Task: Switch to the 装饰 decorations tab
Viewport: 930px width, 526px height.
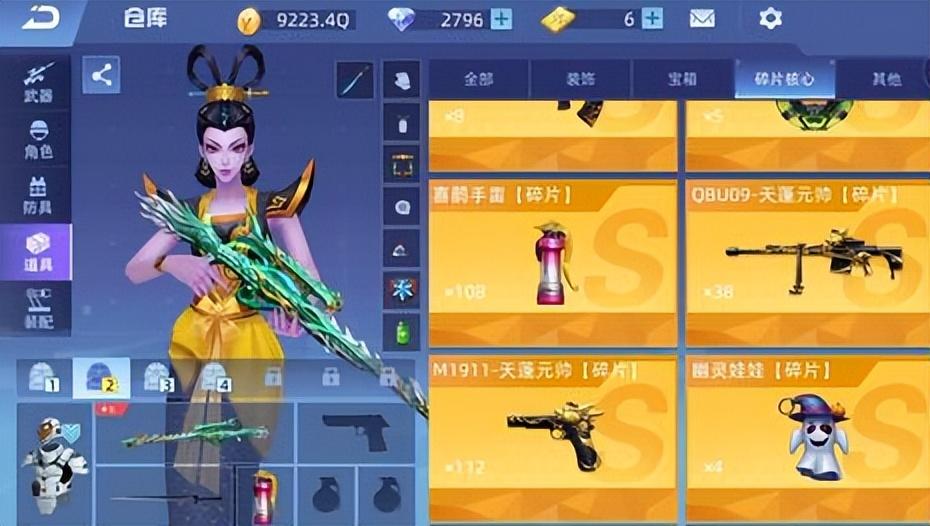Action: point(580,79)
